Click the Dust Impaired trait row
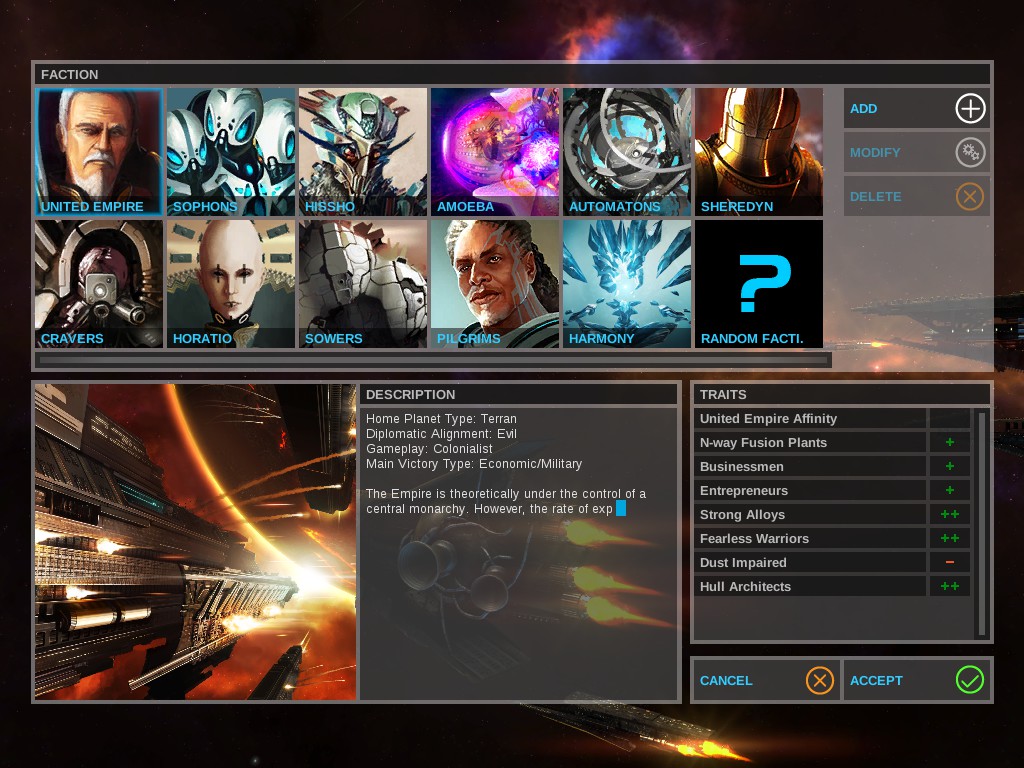The width and height of the screenshot is (1024, 768). coord(811,562)
